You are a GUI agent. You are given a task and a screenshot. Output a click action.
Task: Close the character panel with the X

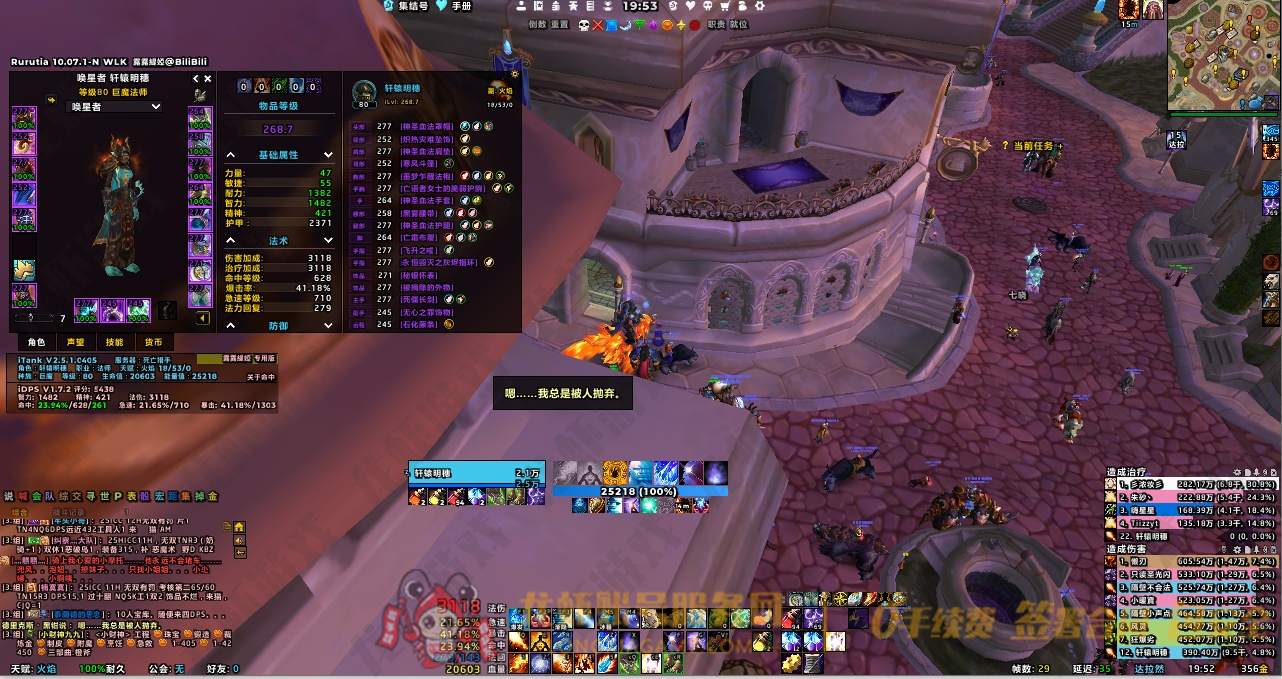click(208, 78)
